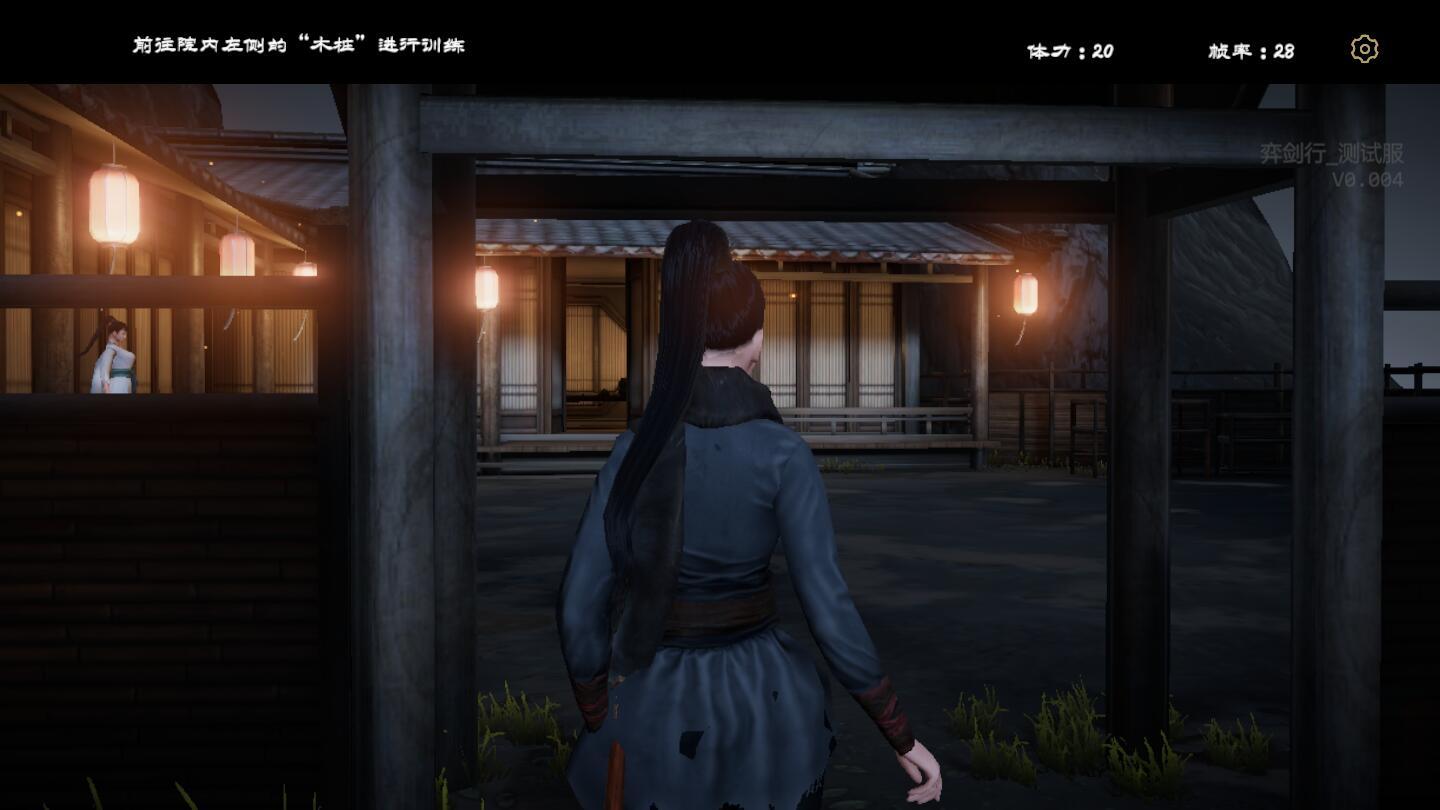This screenshot has height=810, width=1440.
Task: Select the quest text about wooden post training
Action: tap(300, 45)
